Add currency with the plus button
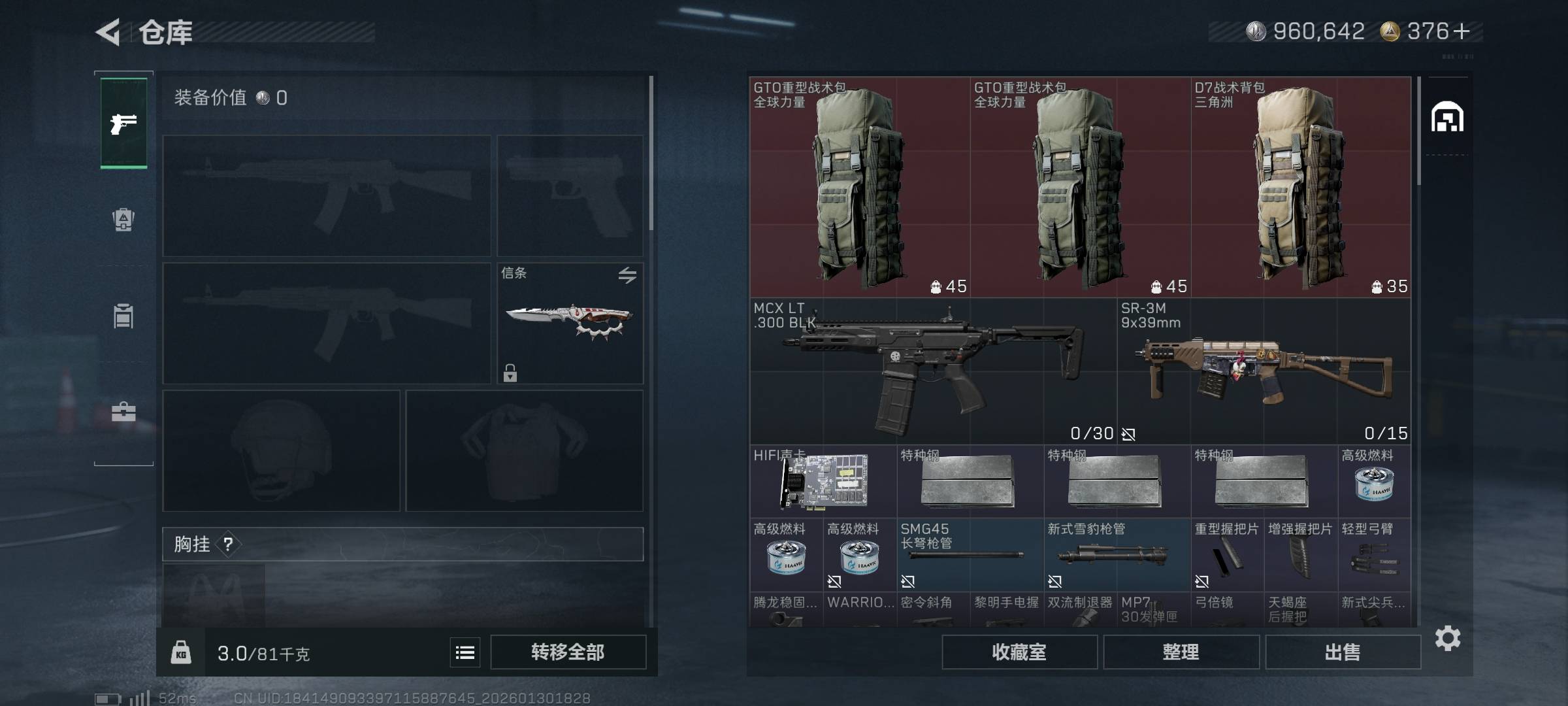Screen dimensions: 1568x706 (x=1462, y=31)
